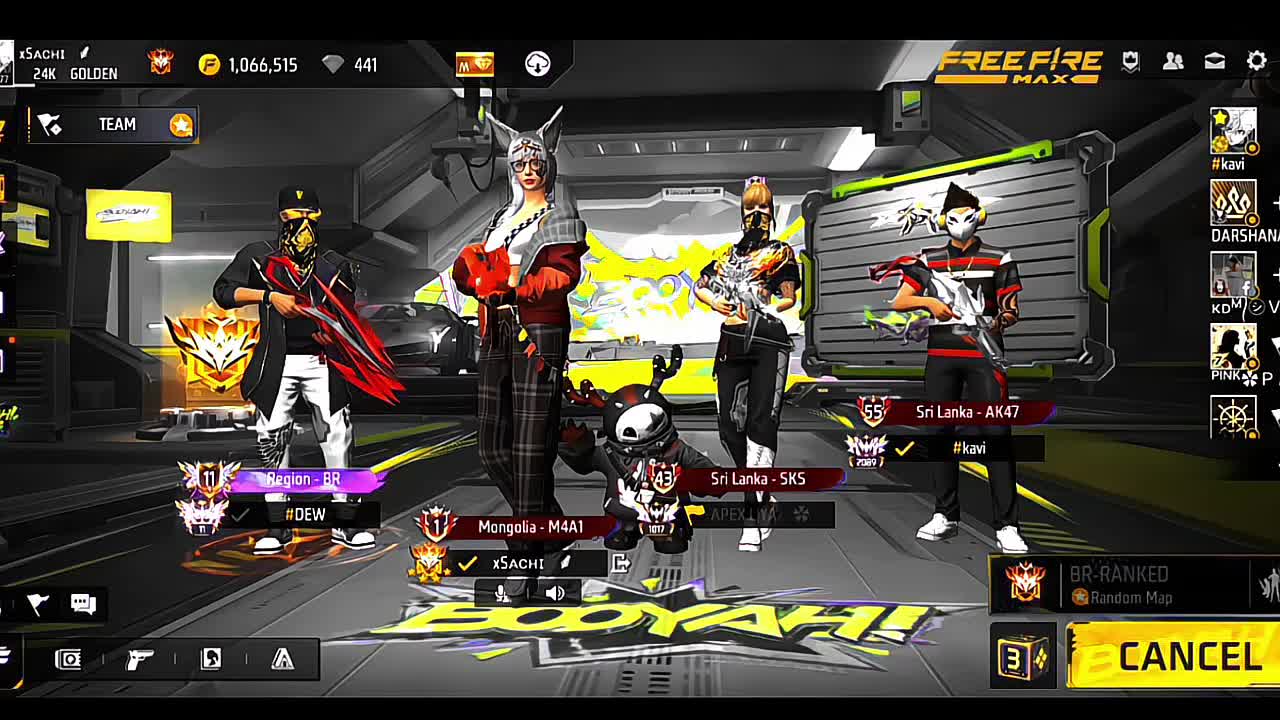1280x720 pixels.
Task: Toggle the microphone under xSACHI
Action: (501, 593)
